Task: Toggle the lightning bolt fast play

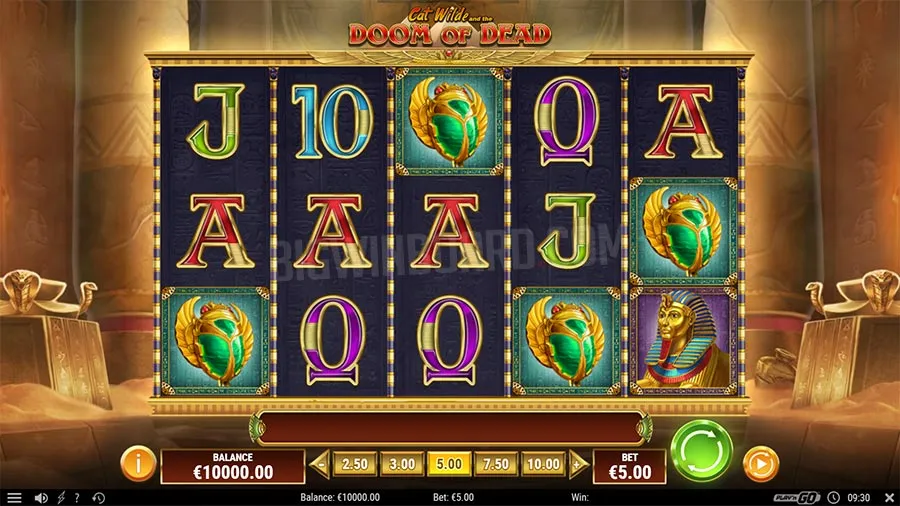Action: click(61, 497)
